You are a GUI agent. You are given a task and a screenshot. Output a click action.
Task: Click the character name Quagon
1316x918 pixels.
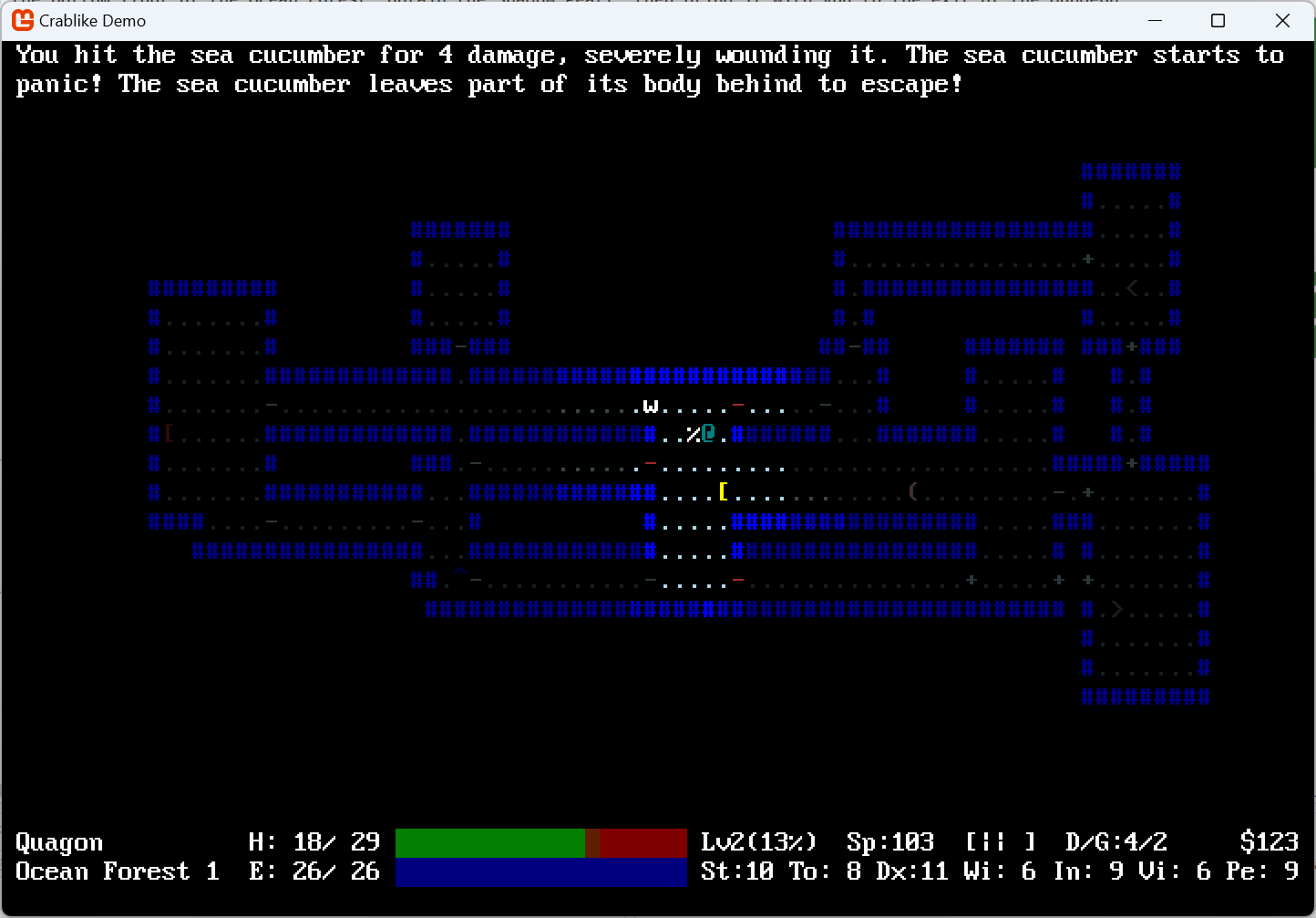pos(58,841)
